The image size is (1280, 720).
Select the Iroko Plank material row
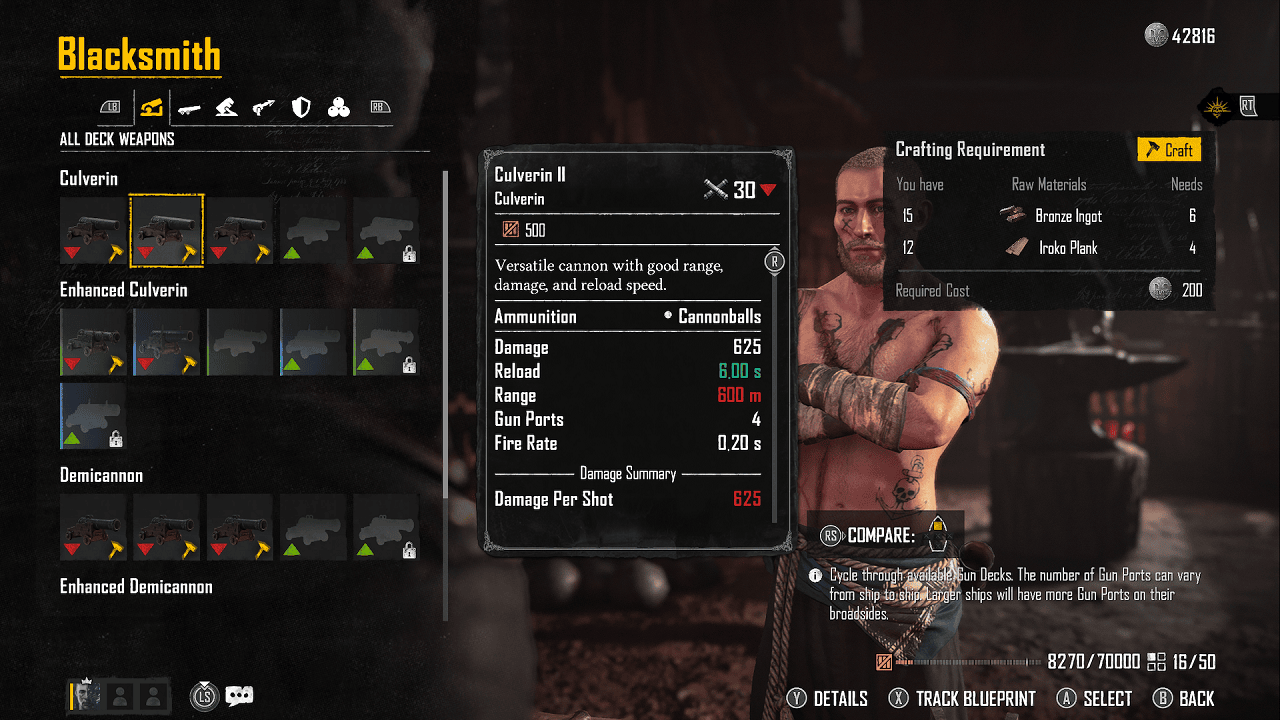point(1050,248)
